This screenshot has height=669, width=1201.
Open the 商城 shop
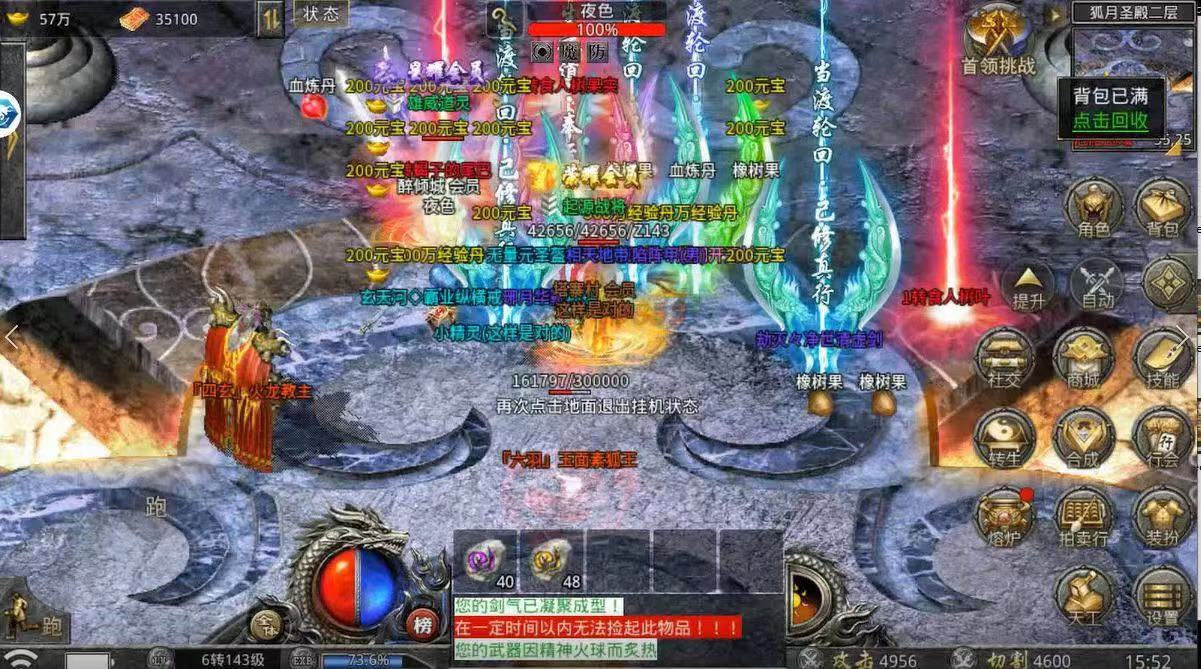tap(1083, 358)
